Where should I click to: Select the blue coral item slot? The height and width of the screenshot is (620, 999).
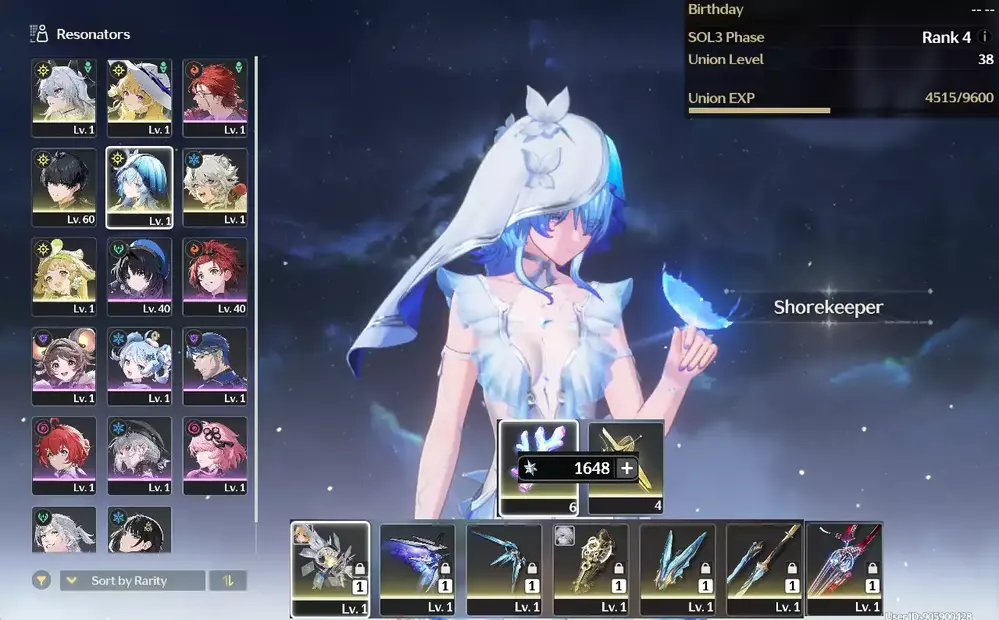coord(538,444)
